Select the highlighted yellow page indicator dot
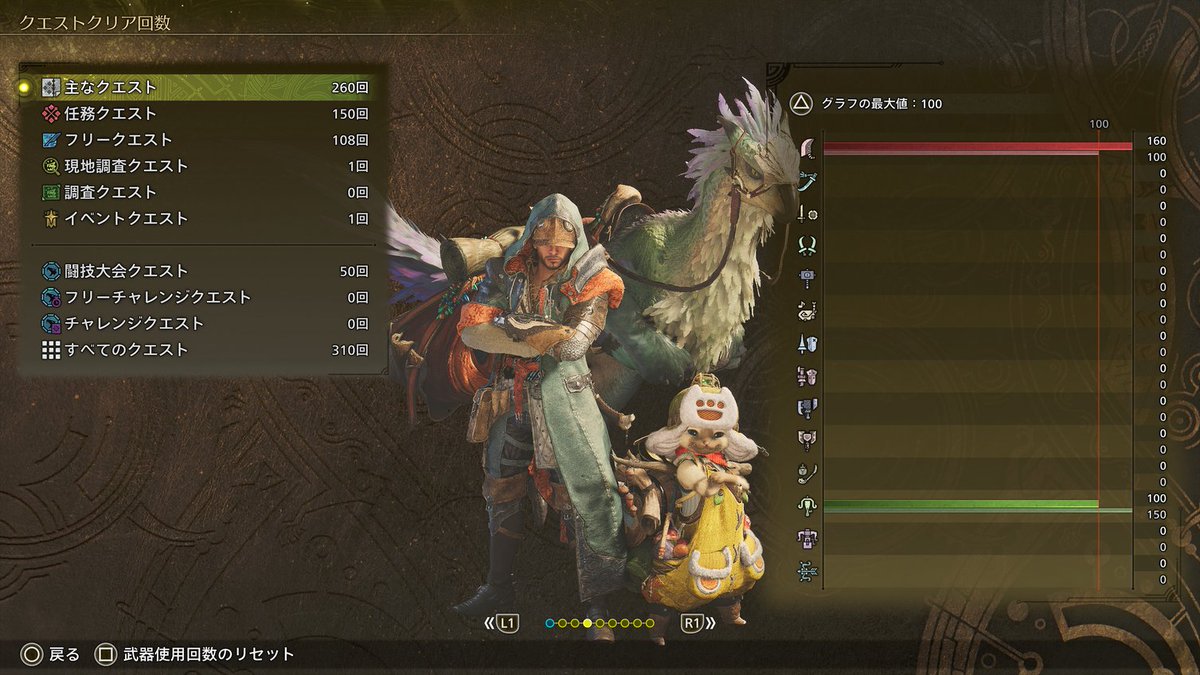Screen dimensions: 1200x675 click(587, 624)
